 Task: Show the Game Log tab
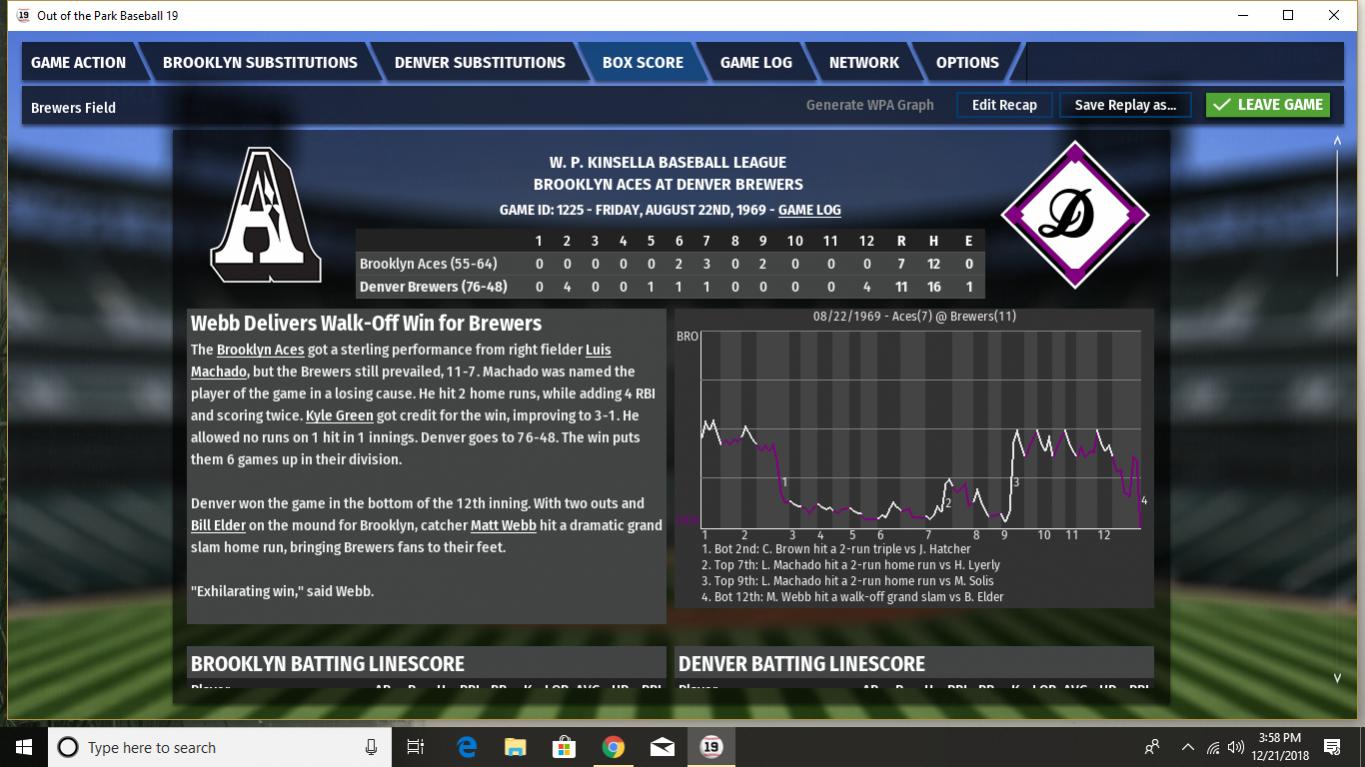tap(756, 62)
